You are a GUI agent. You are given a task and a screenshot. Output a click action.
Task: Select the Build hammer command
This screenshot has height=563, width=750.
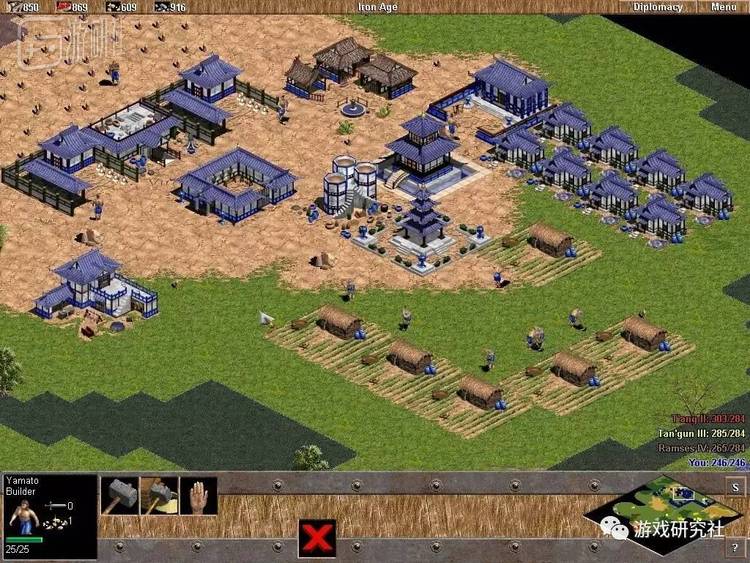coord(119,496)
